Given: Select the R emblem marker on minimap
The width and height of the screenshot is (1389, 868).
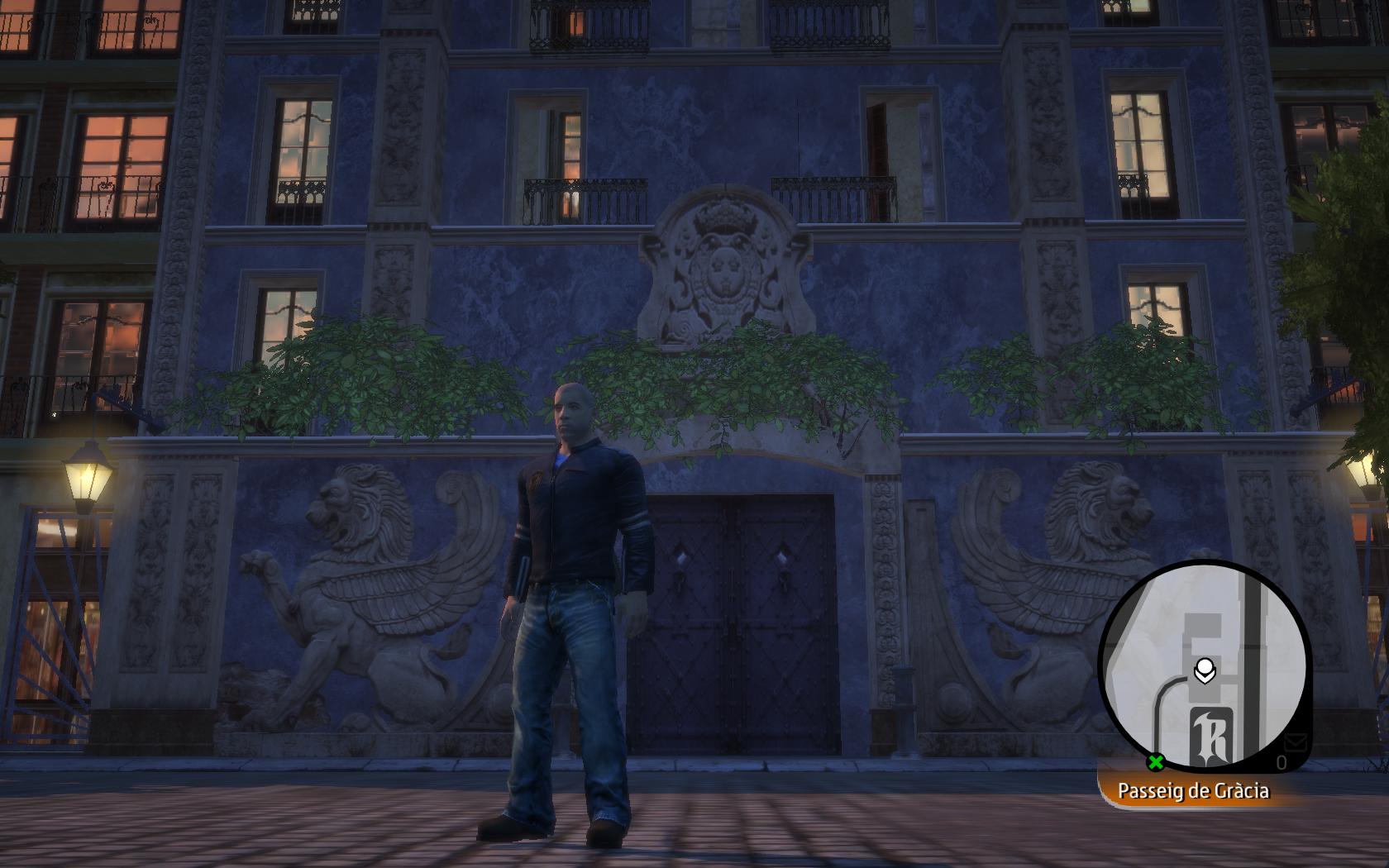Looking at the screenshot, I should coord(1212,737).
